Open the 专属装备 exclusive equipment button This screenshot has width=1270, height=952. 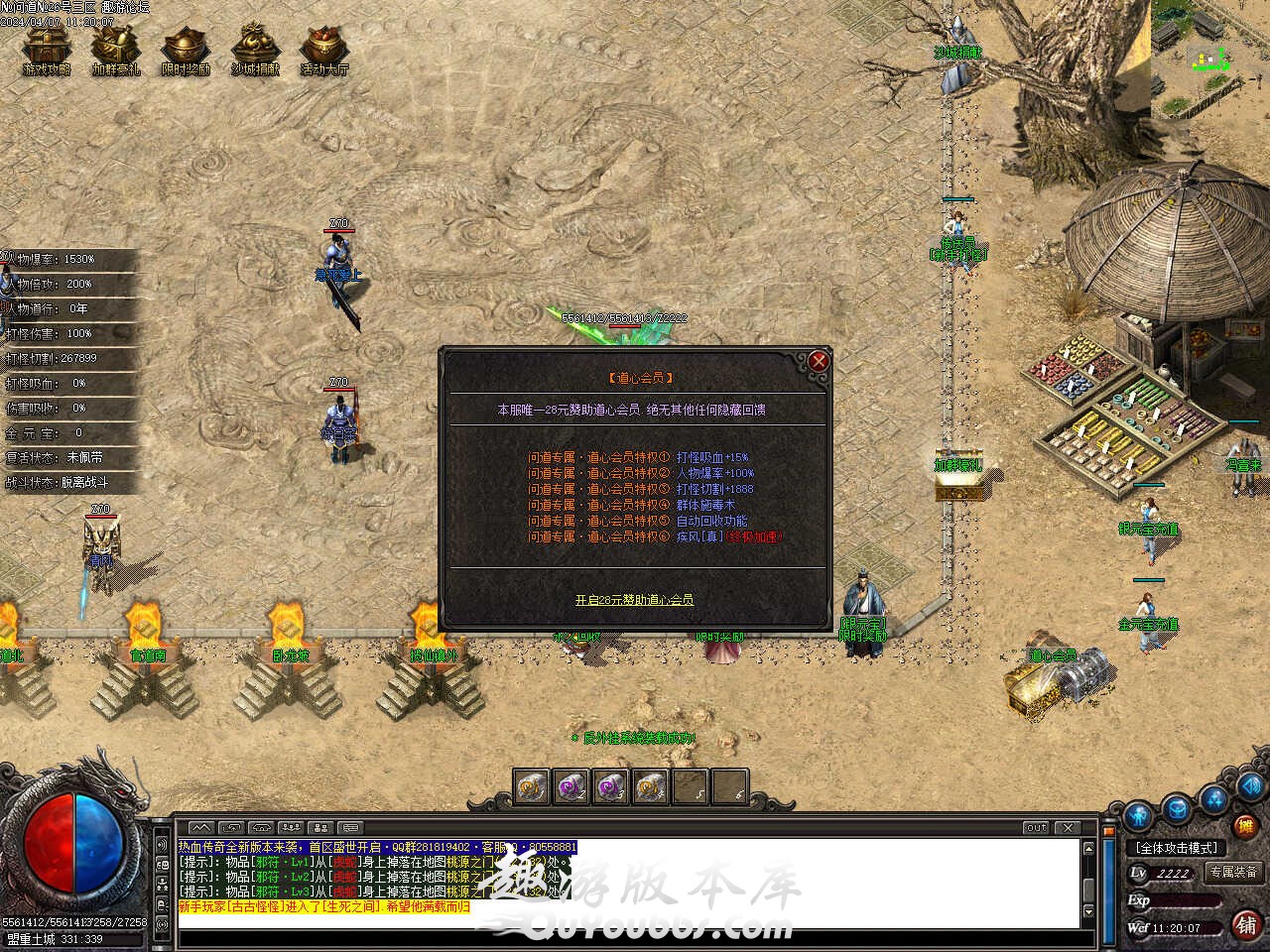point(1233,872)
